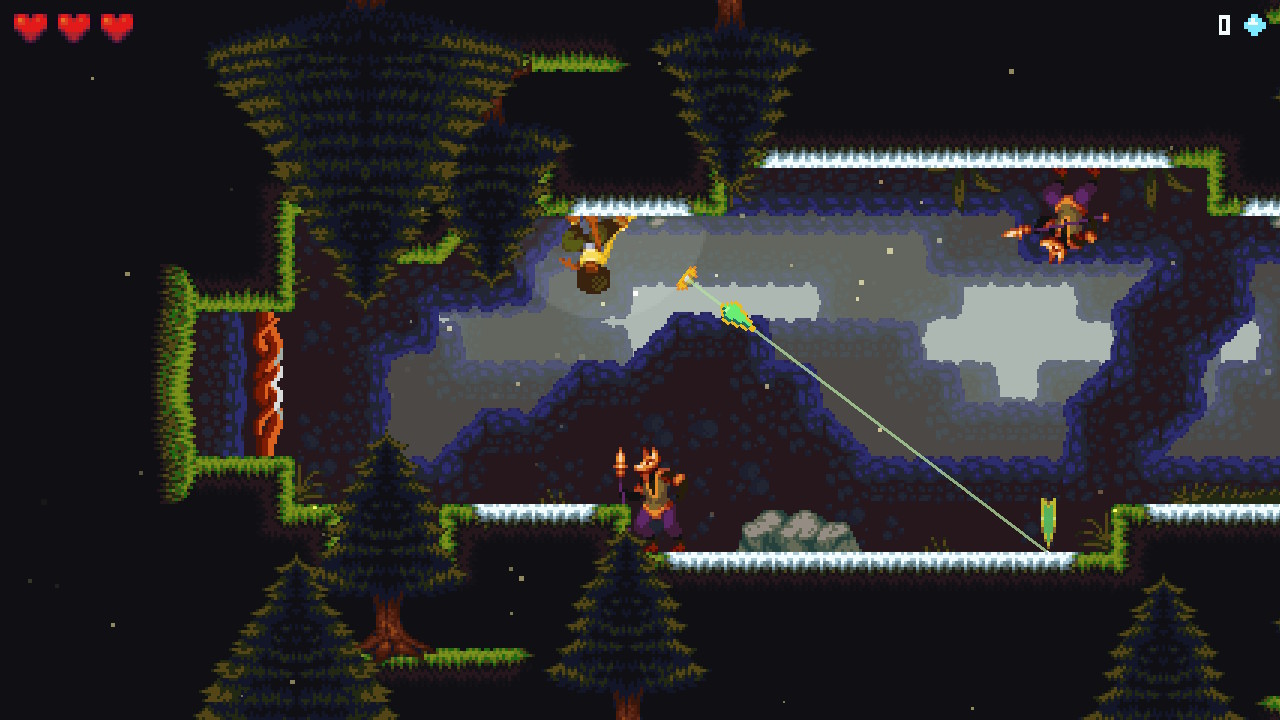Select the blue crystal icon in top-right HUD
The image size is (1280, 720).
coord(1253,25)
